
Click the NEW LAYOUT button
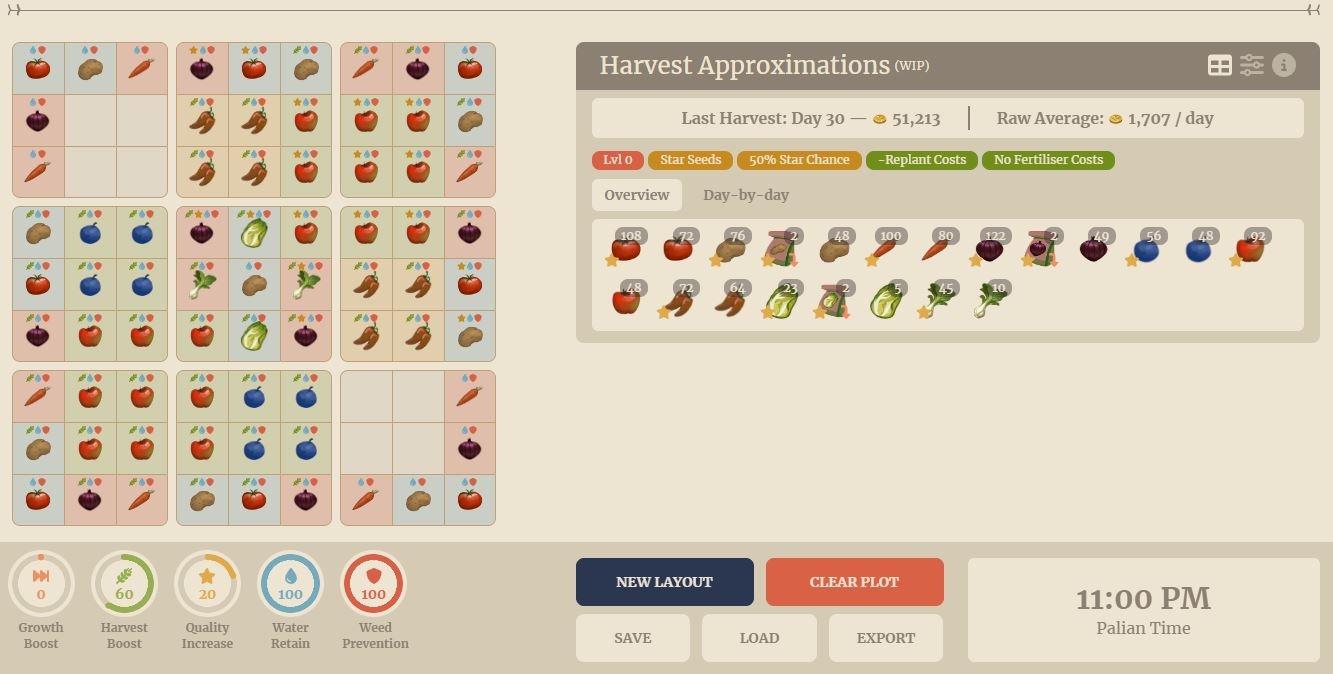(664, 582)
